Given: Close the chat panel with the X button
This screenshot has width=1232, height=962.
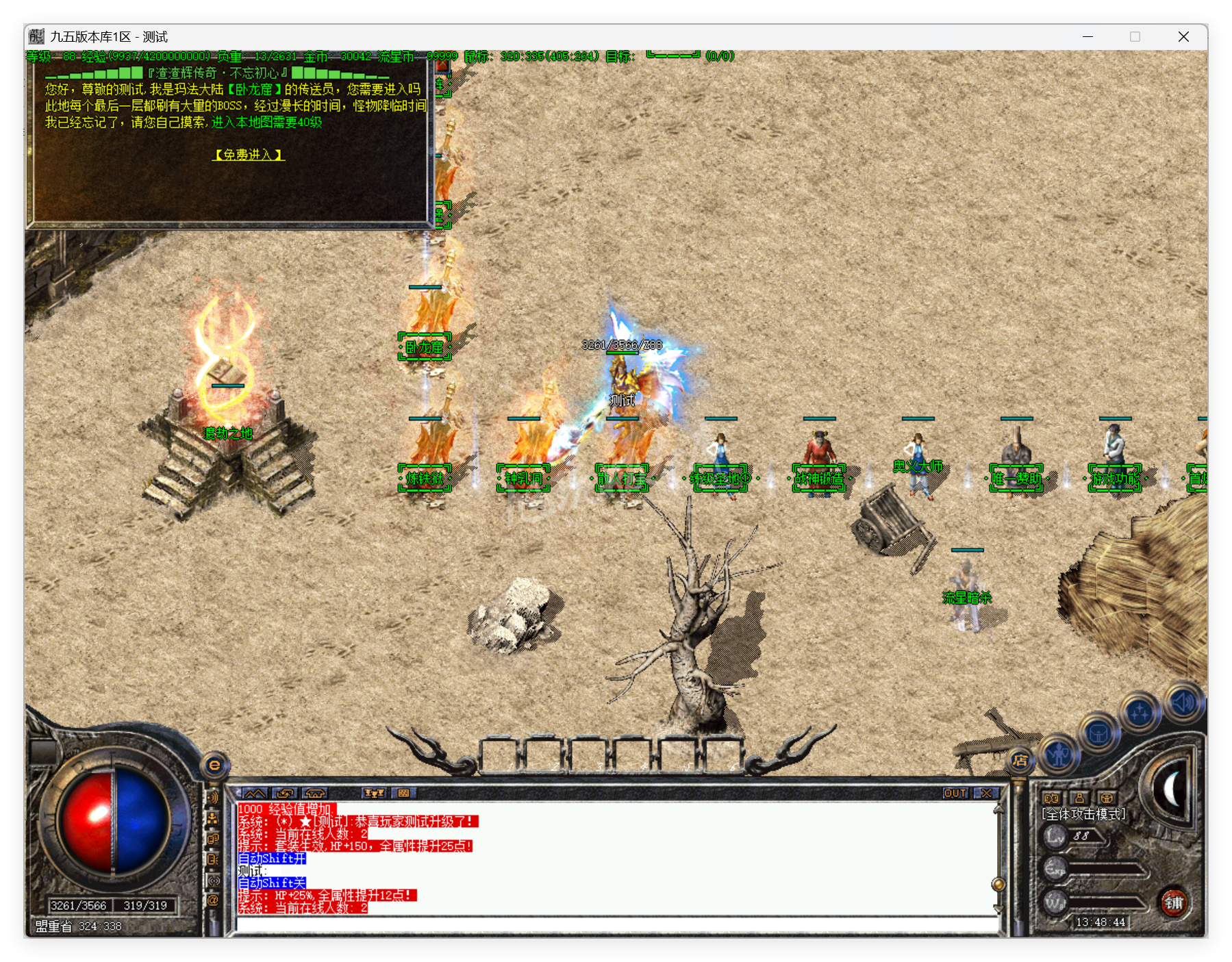Looking at the screenshot, I should tap(986, 793).
